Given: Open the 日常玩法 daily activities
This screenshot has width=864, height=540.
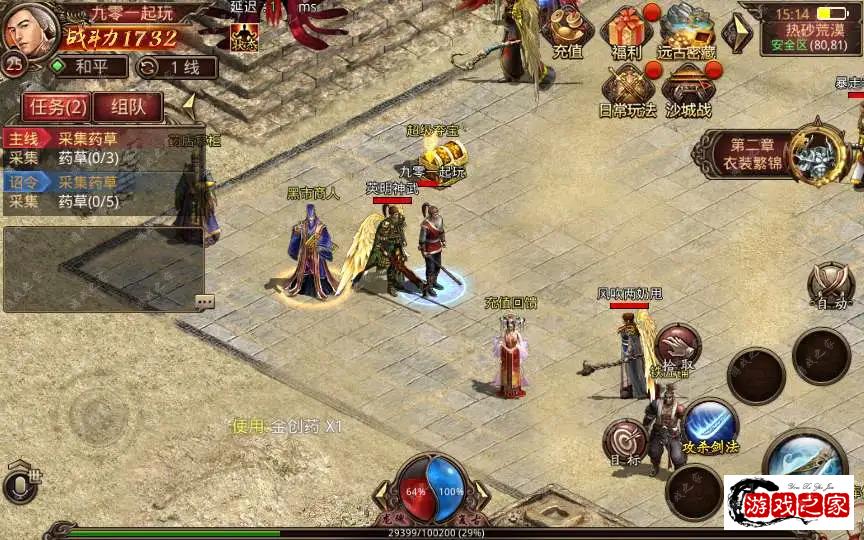Looking at the screenshot, I should coord(628,90).
